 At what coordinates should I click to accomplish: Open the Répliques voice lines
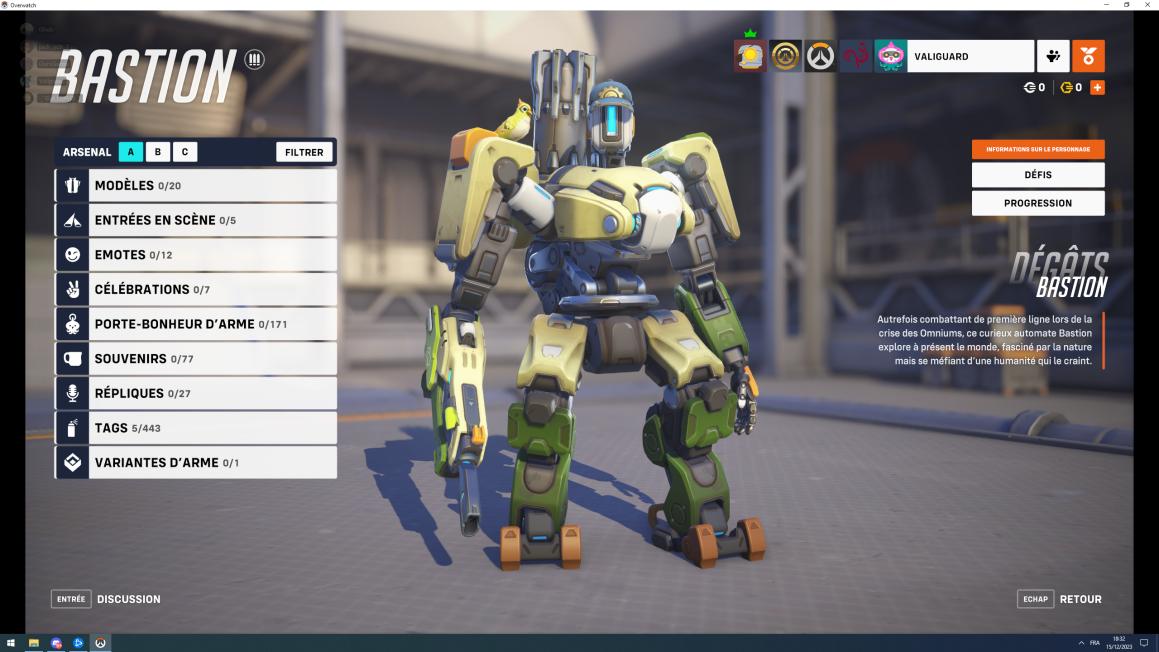(196, 393)
